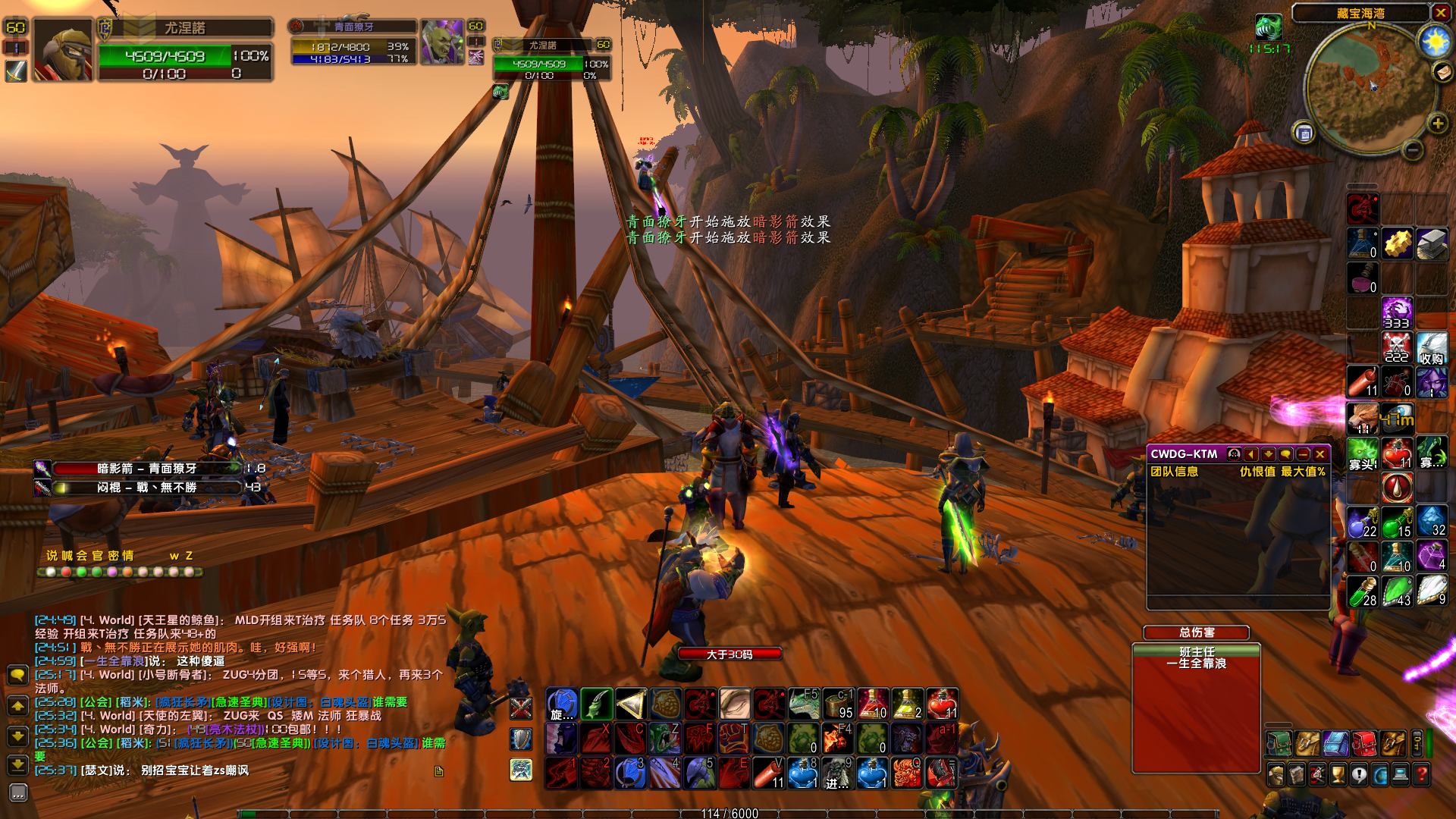Open the red question mark help menu

point(1422,774)
